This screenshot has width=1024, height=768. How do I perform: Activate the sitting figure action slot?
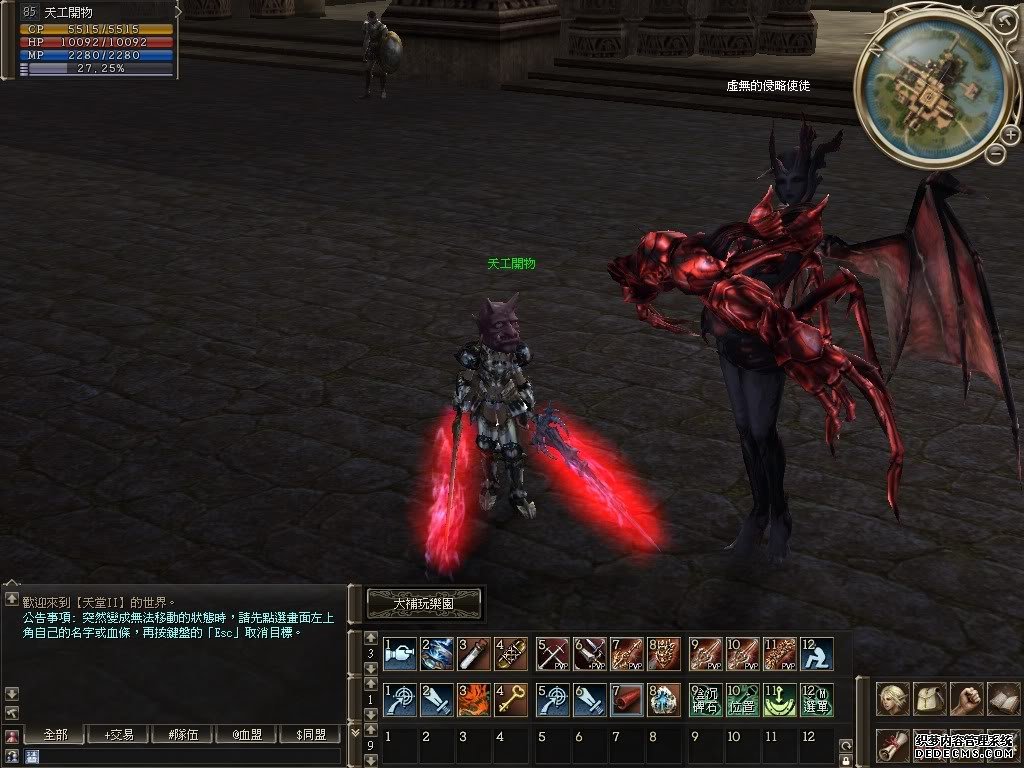tap(818, 653)
